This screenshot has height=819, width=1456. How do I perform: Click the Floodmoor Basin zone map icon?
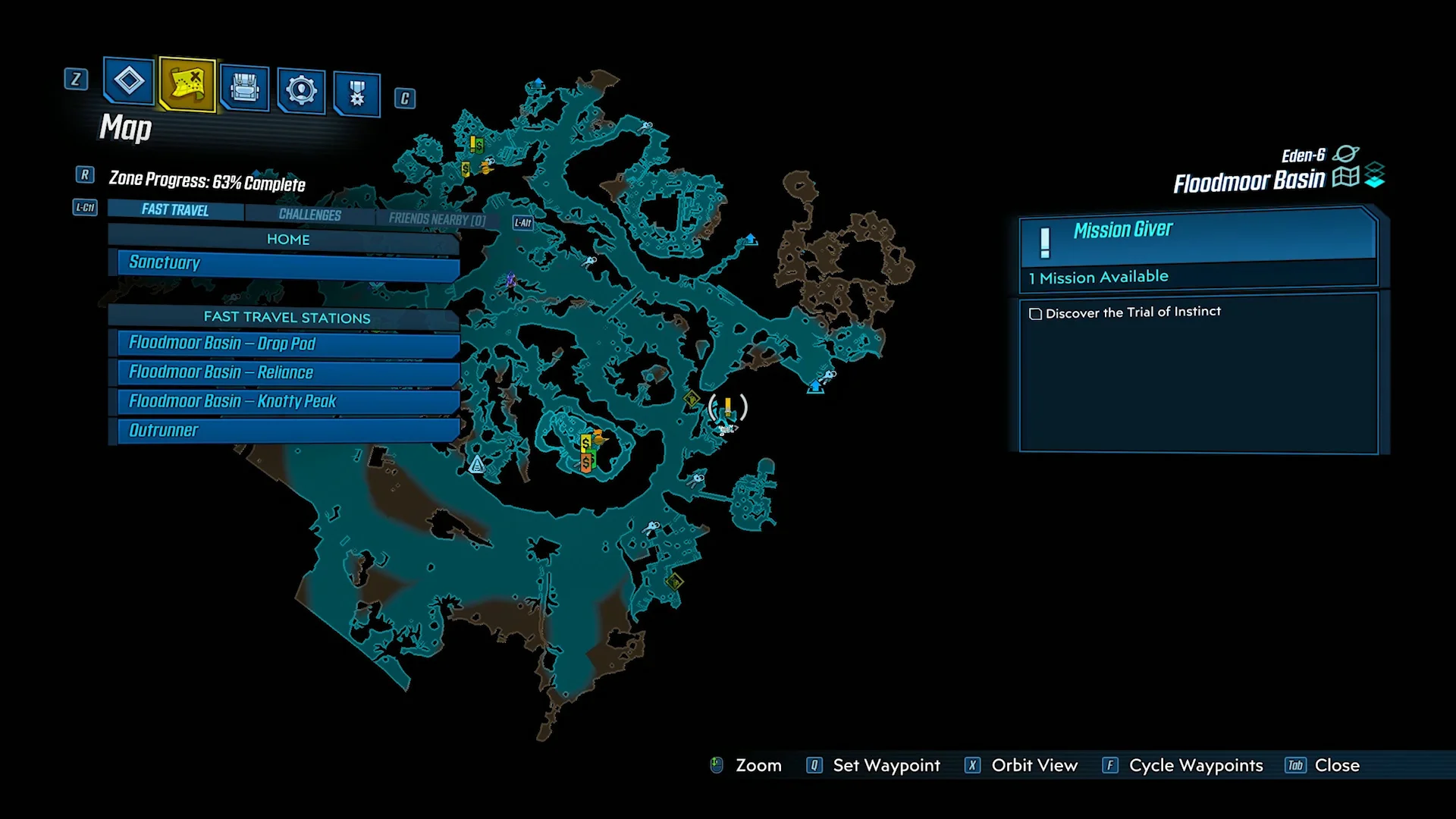coord(1345,177)
